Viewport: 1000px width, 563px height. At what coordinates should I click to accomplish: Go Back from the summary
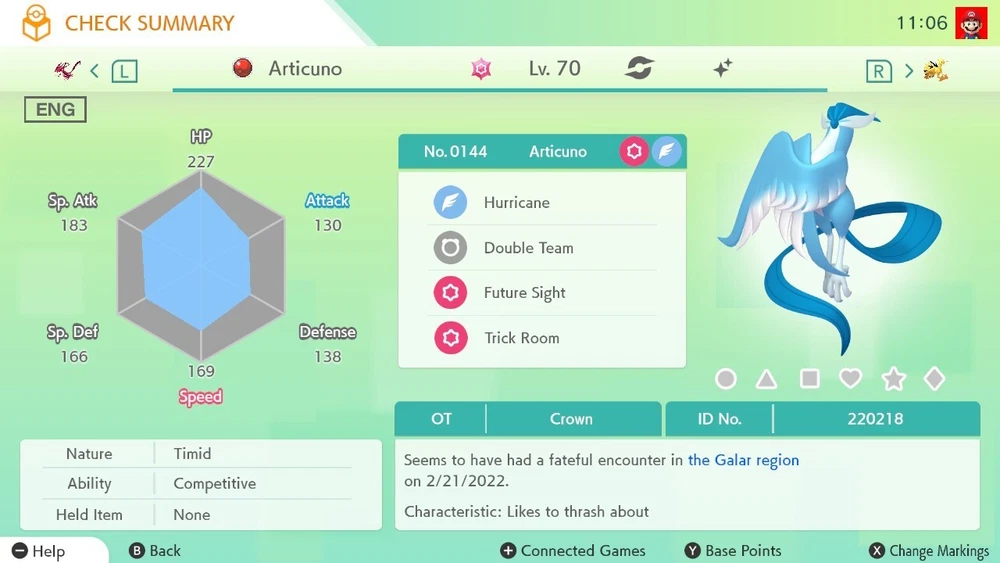pyautogui.click(x=156, y=551)
